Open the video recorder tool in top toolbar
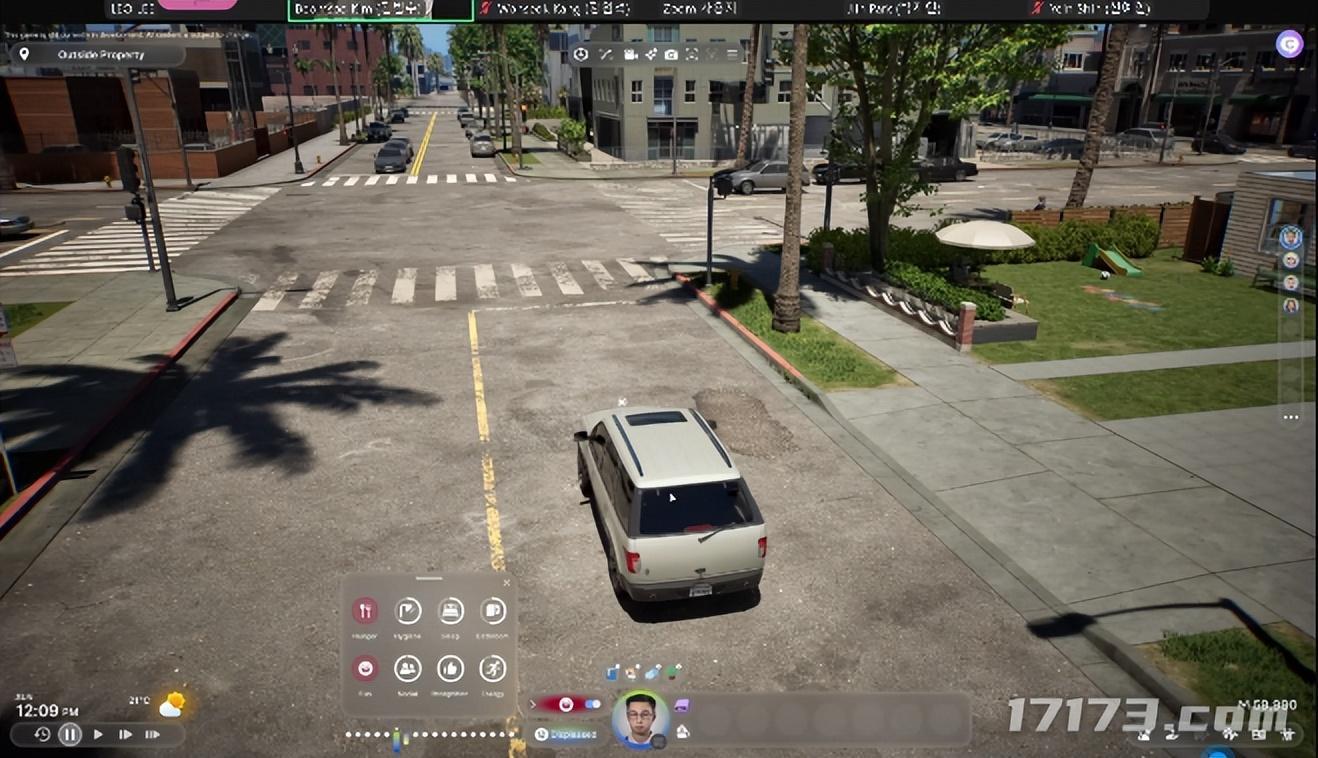This screenshot has width=1318, height=758. (631, 54)
